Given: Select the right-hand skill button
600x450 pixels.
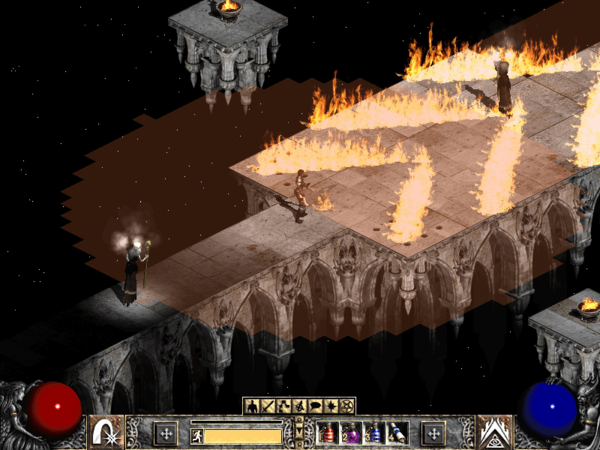Looking at the screenshot, I should click(492, 432).
